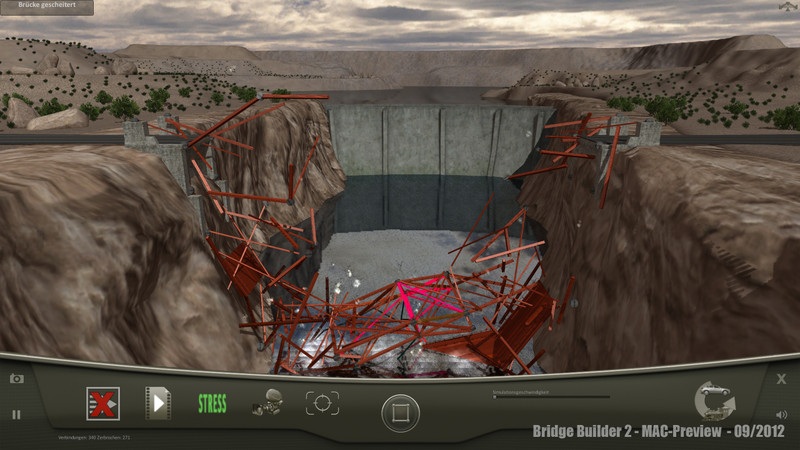Click the truck restart button

click(714, 400)
